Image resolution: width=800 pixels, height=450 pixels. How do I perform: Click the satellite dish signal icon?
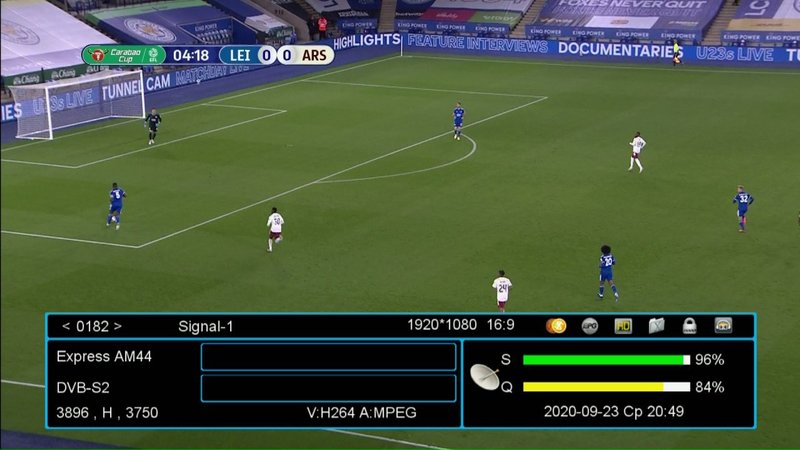pyautogui.click(x=485, y=376)
